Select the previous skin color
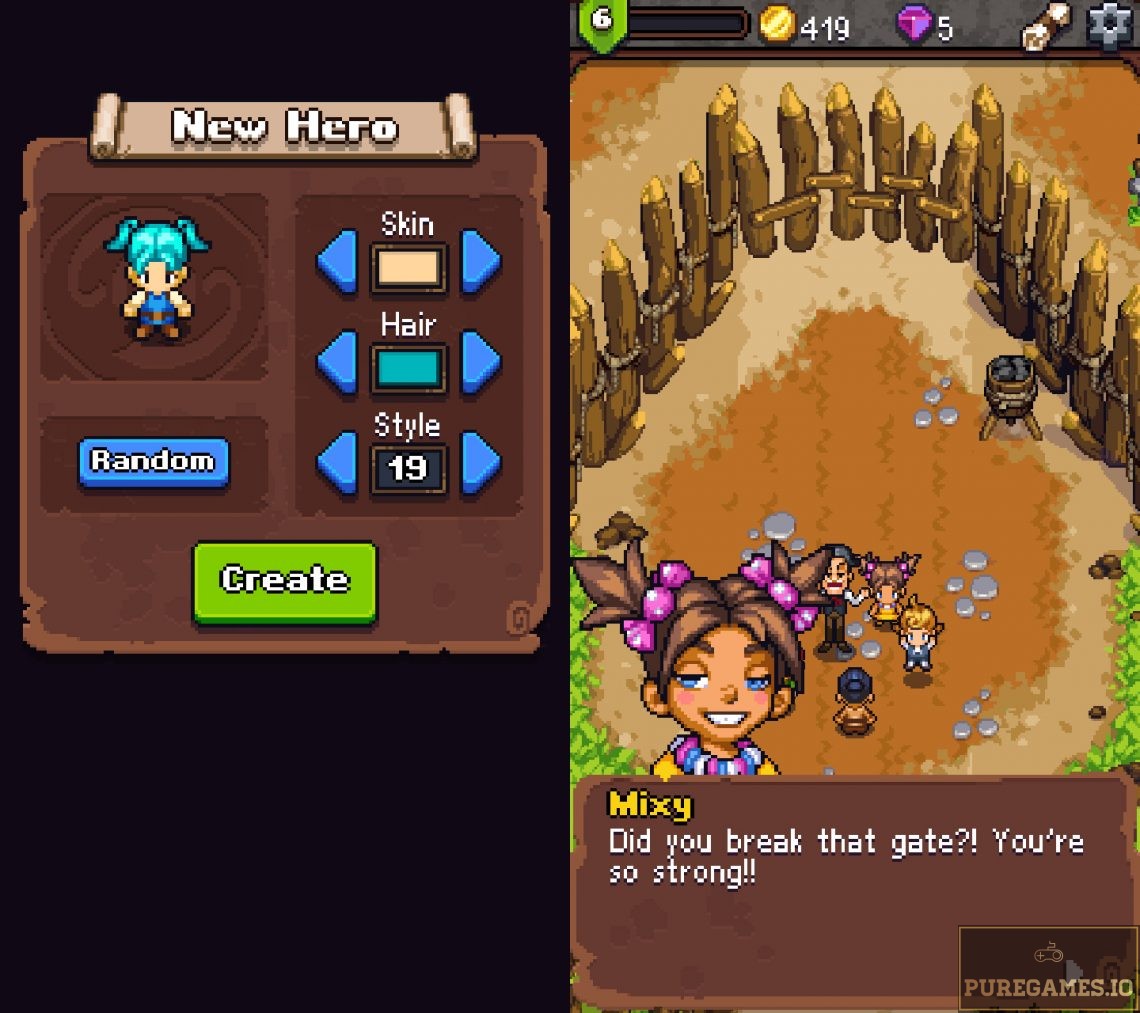Viewport: 1140px width, 1013px height. pos(337,262)
